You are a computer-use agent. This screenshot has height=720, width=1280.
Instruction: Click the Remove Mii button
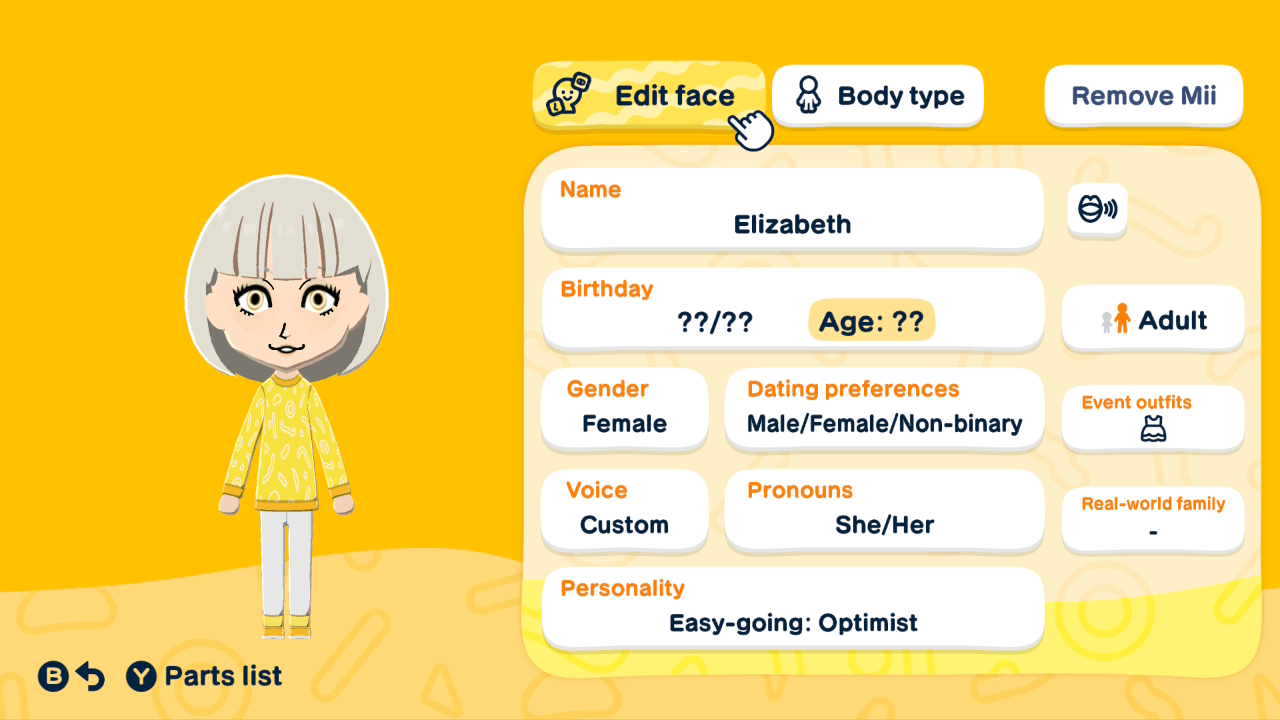click(x=1143, y=95)
